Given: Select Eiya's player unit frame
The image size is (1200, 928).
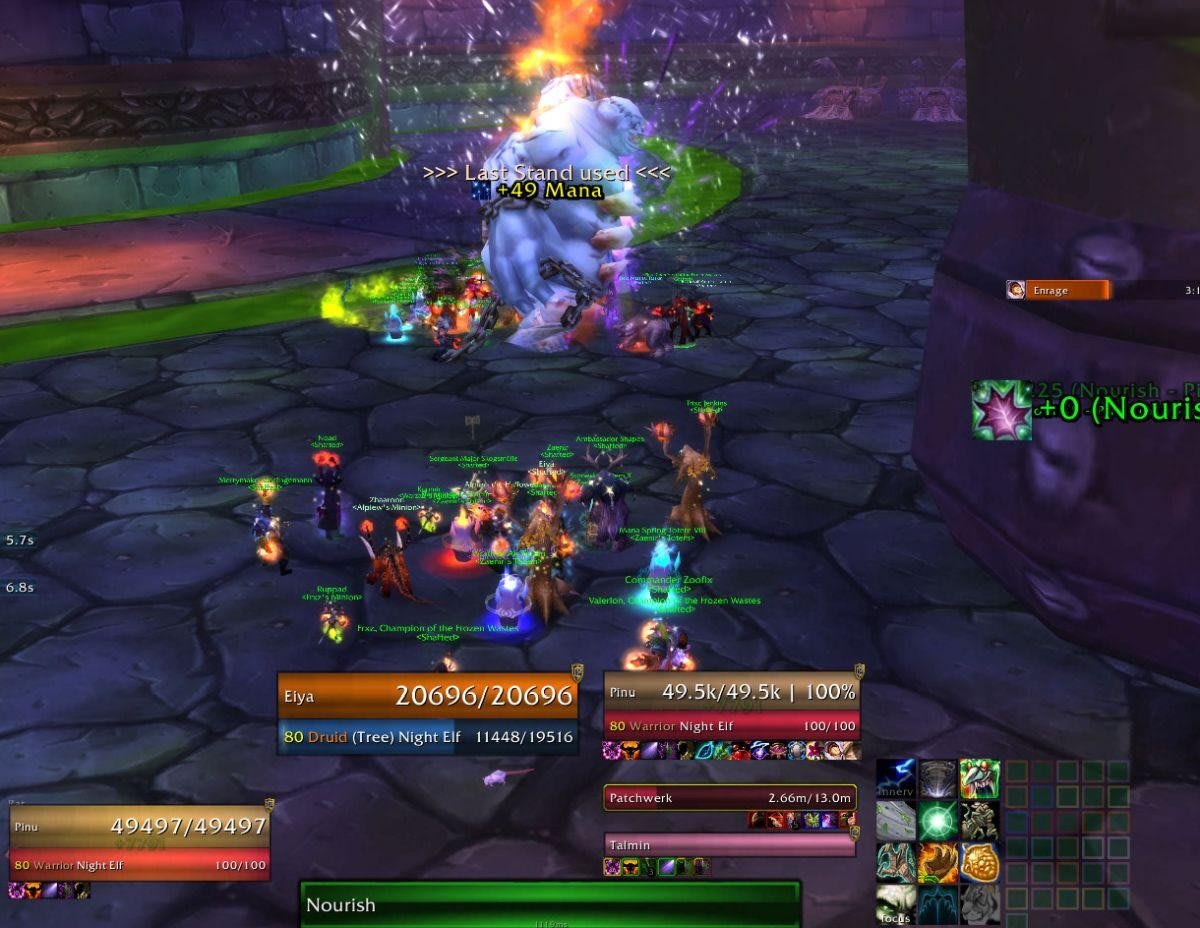Looking at the screenshot, I should click(x=428, y=713).
